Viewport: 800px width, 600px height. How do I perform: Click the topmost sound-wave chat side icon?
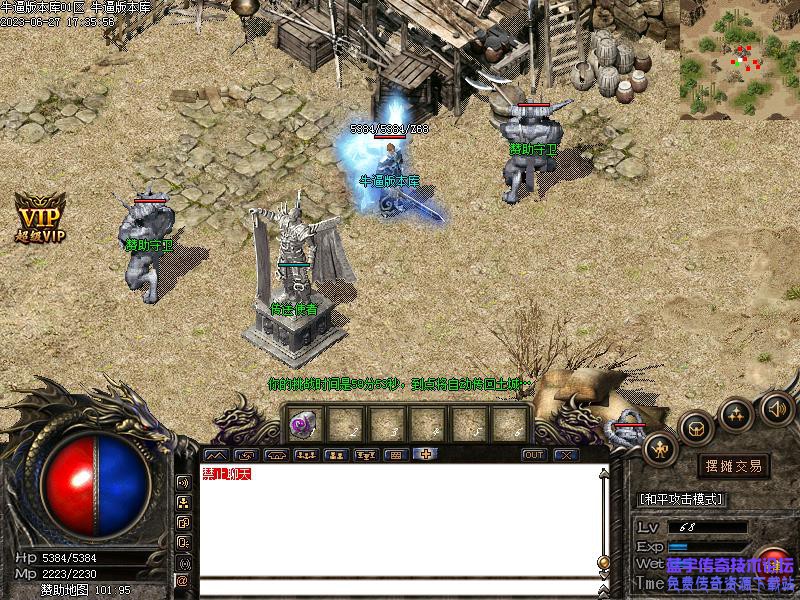(183, 481)
